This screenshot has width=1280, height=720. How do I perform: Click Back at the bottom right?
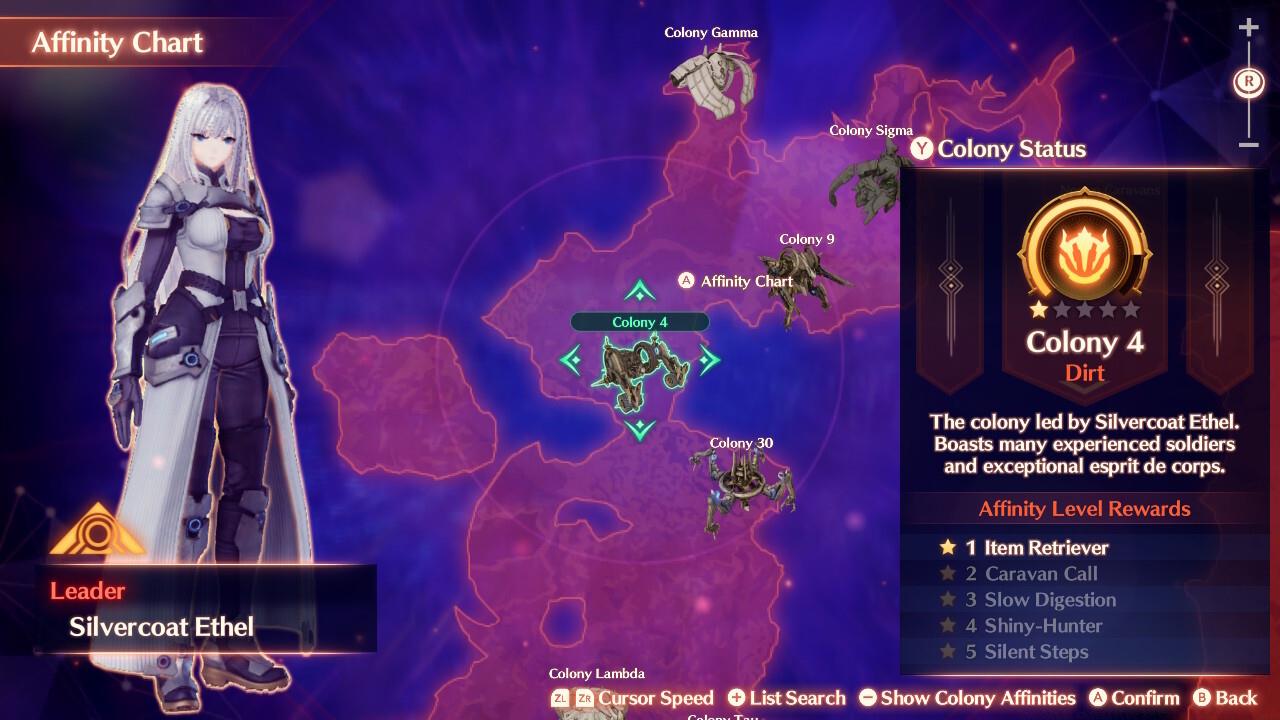point(1230,698)
